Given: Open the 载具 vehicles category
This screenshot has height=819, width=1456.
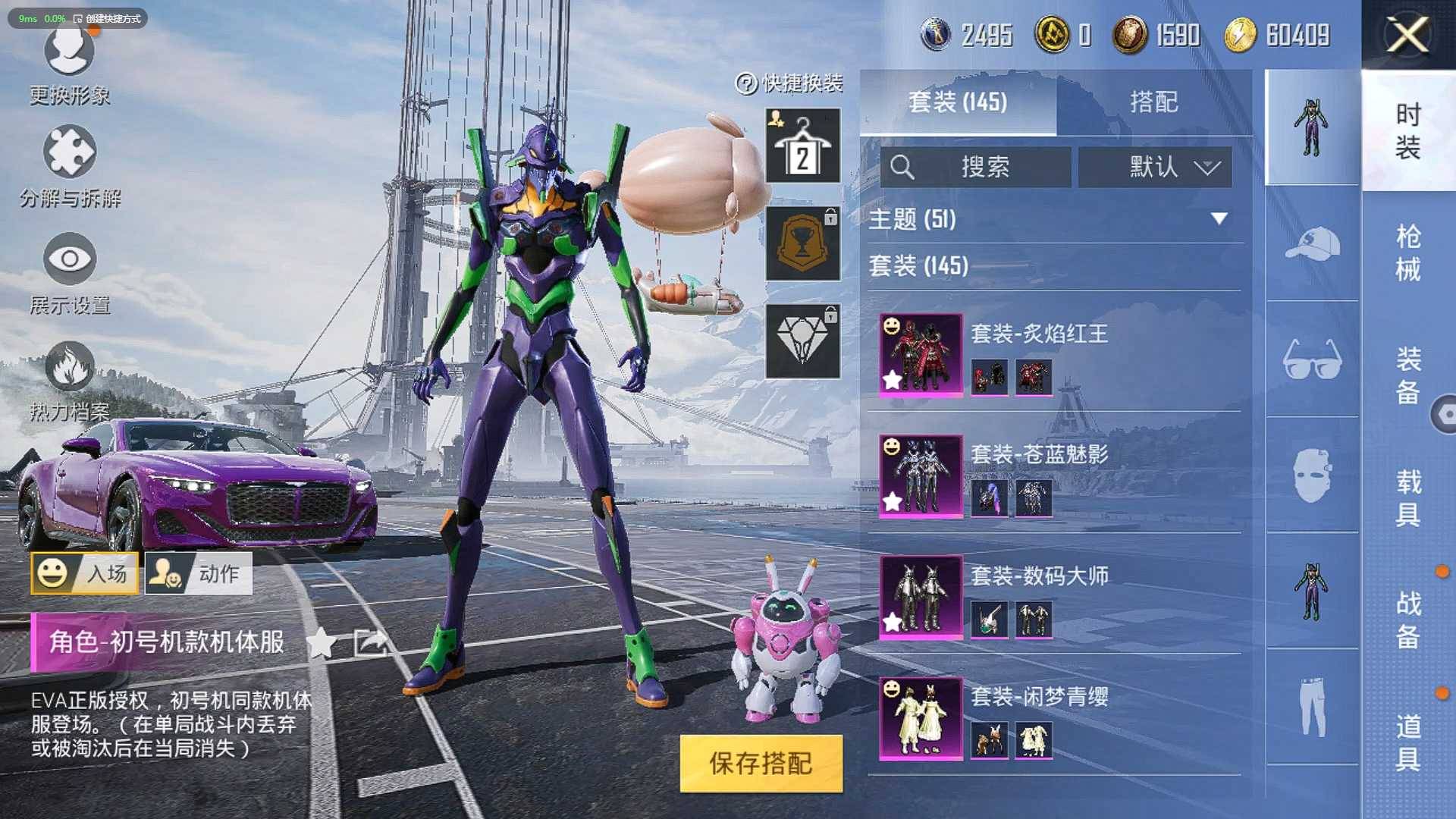Looking at the screenshot, I should click(1408, 497).
